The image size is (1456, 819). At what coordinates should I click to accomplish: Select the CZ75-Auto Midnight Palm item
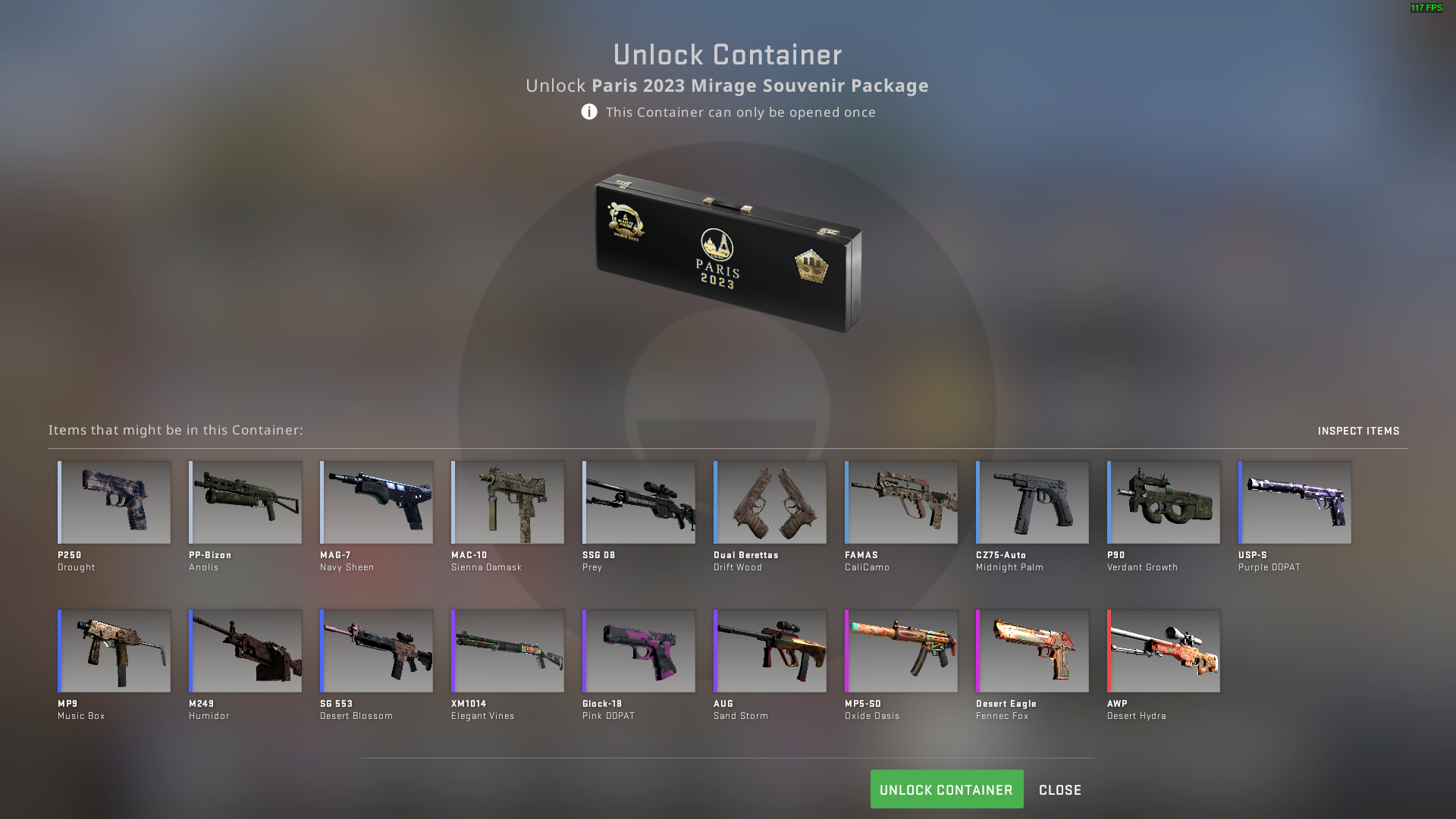(x=1031, y=502)
